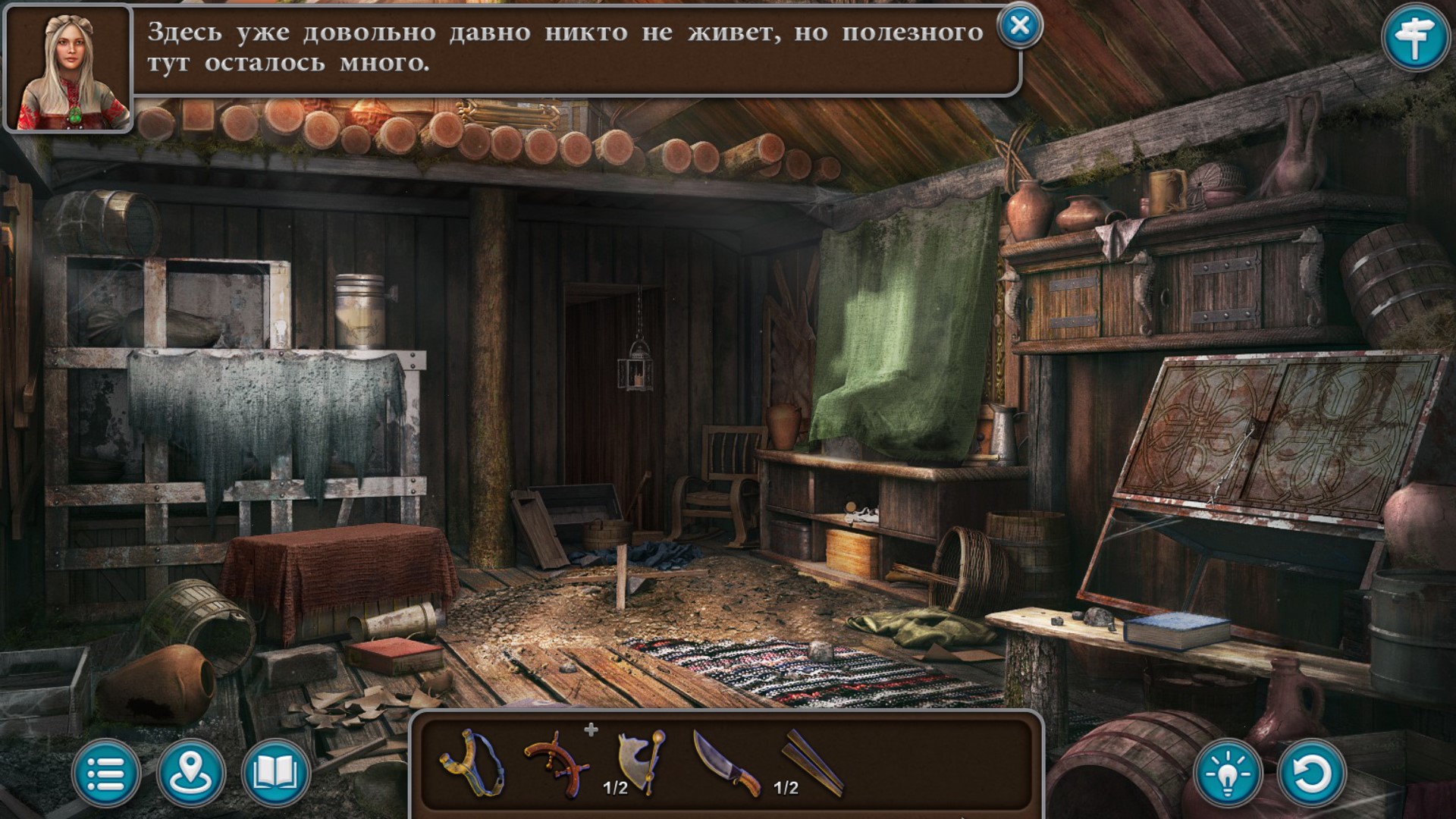The height and width of the screenshot is (819, 1456).
Task: Select the wooden sticks inventory item
Action: click(x=813, y=761)
